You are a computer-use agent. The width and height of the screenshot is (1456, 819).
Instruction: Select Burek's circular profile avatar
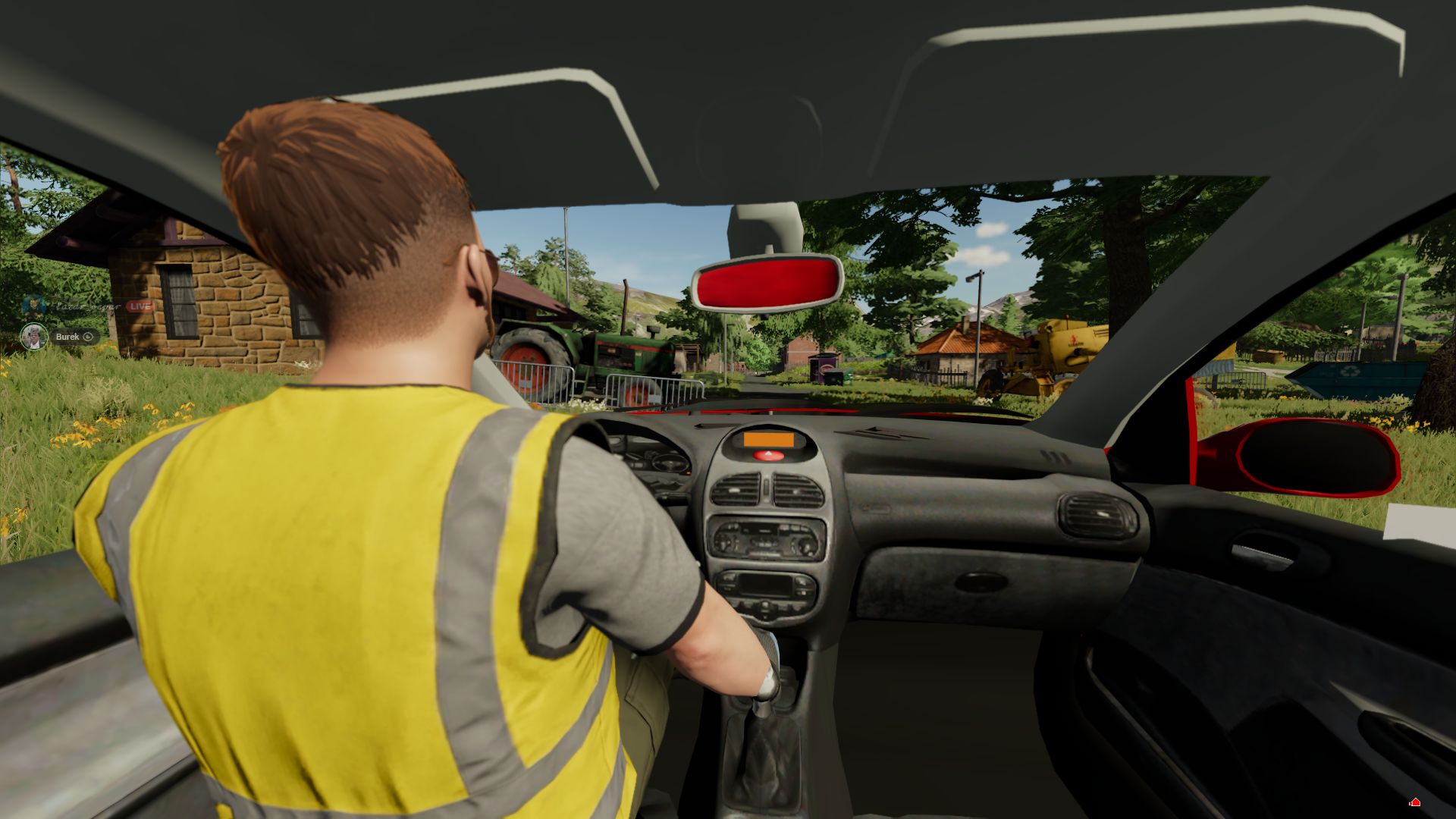pos(34,336)
